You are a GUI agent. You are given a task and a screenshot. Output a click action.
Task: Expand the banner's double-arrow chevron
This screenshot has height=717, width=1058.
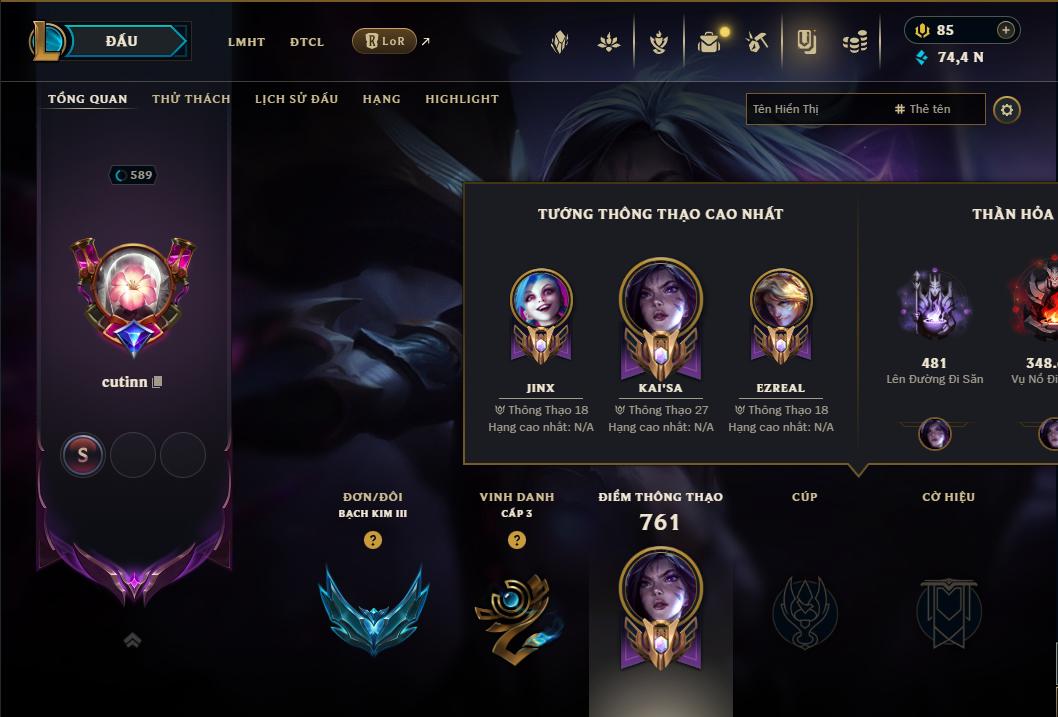tap(132, 641)
